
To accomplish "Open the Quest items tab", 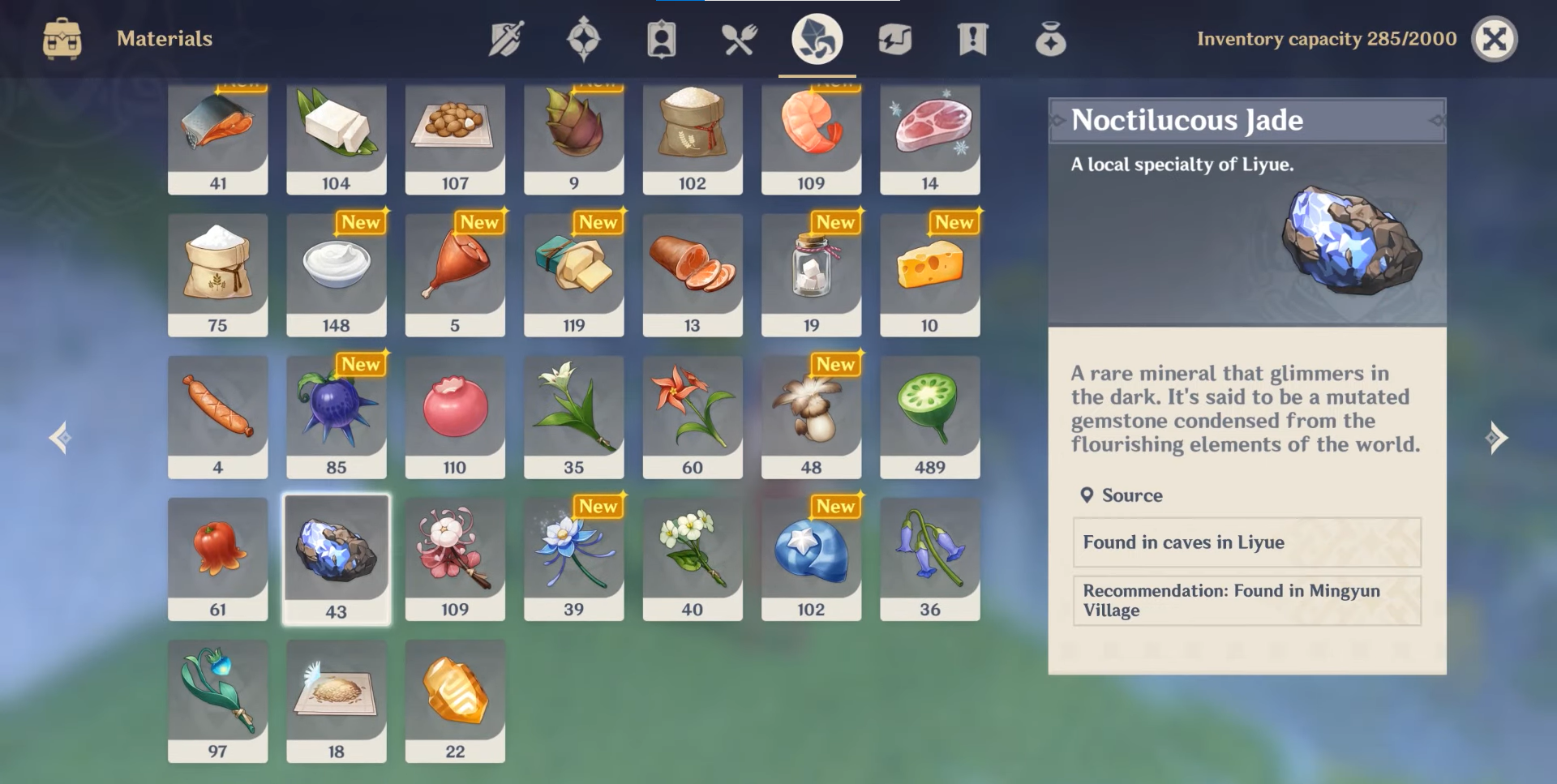I will click(972, 39).
